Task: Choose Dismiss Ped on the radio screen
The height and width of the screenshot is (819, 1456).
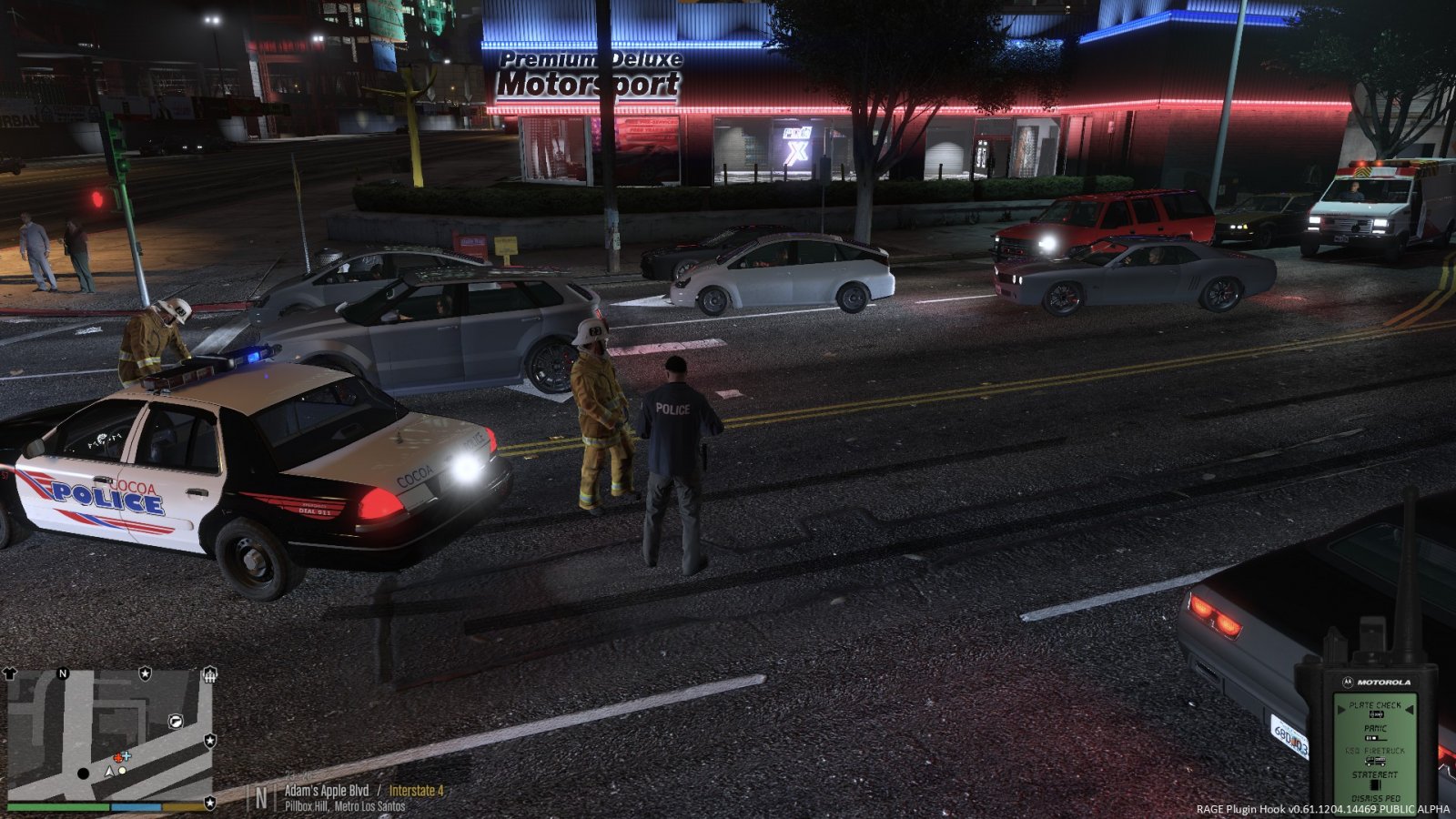Action: (1375, 798)
